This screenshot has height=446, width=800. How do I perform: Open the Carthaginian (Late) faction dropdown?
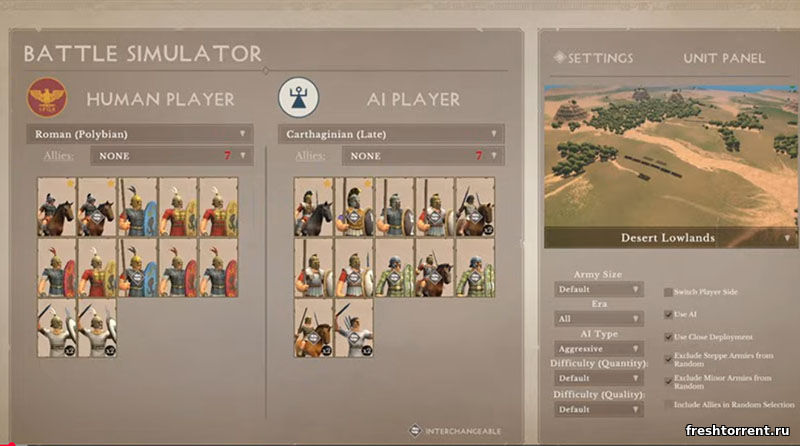391,133
